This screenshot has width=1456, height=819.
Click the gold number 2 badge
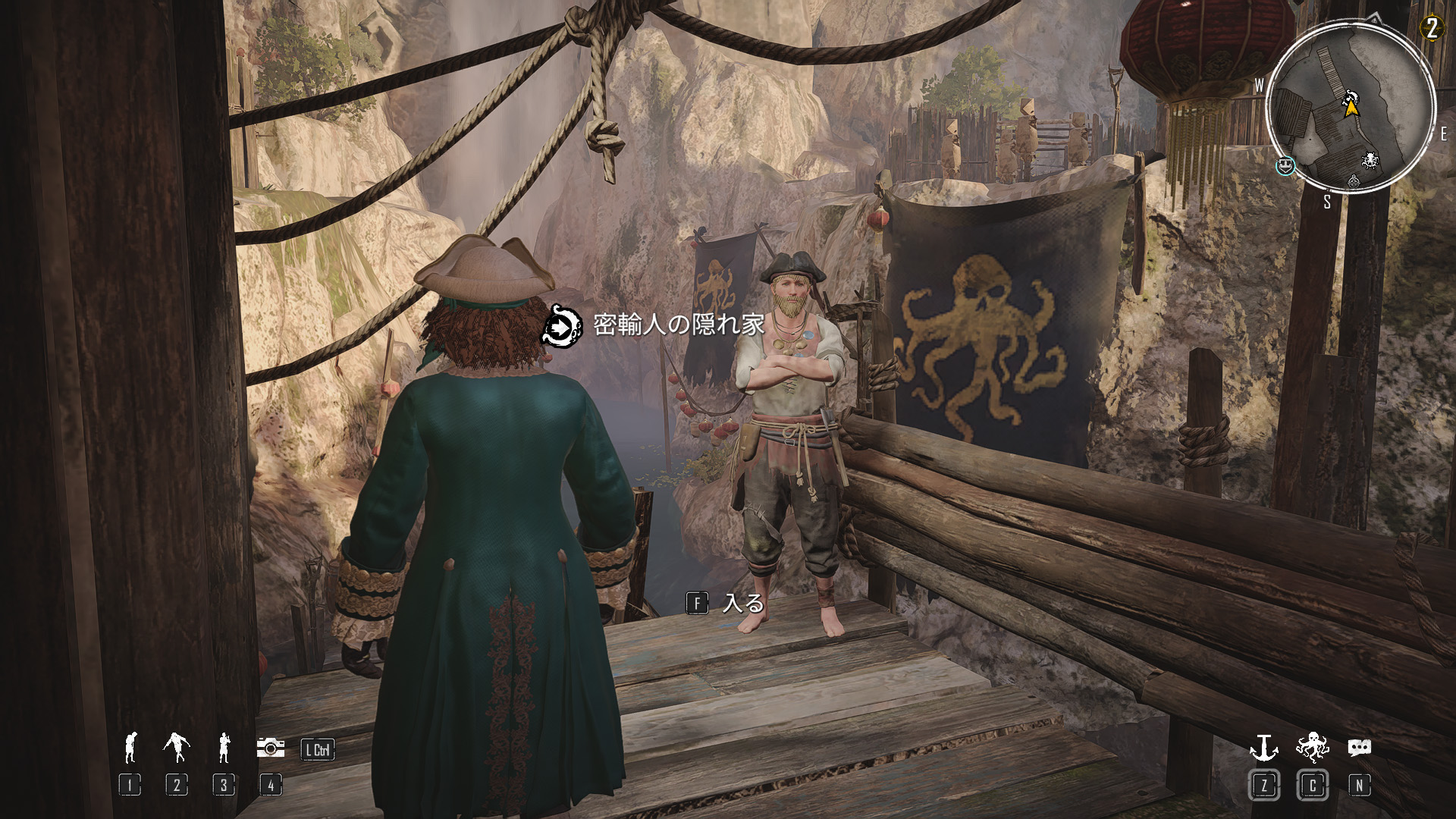click(1432, 29)
